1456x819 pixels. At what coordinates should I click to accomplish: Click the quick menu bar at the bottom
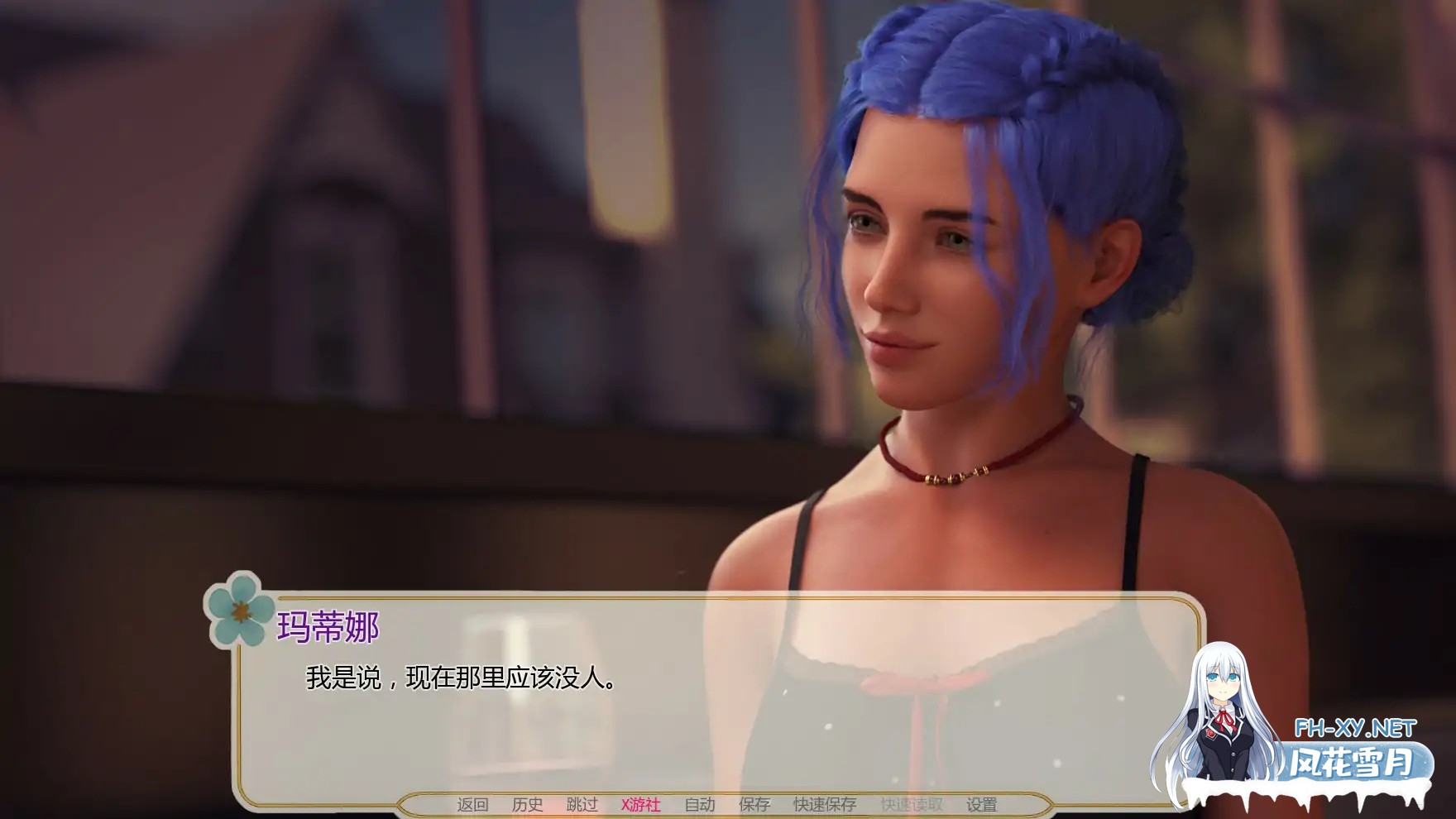click(x=728, y=803)
